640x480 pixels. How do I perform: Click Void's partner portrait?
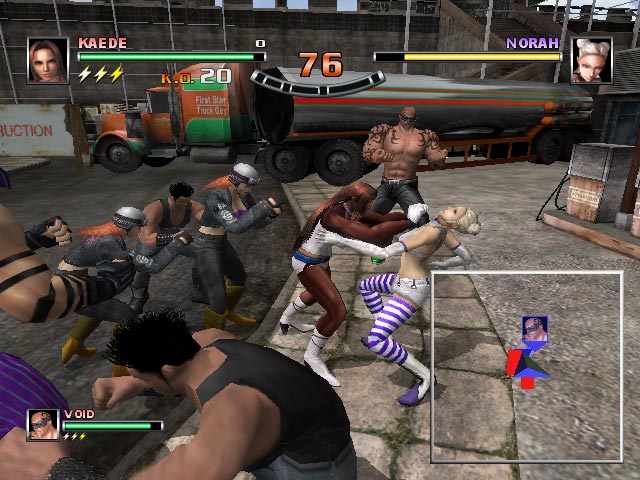click(42, 424)
